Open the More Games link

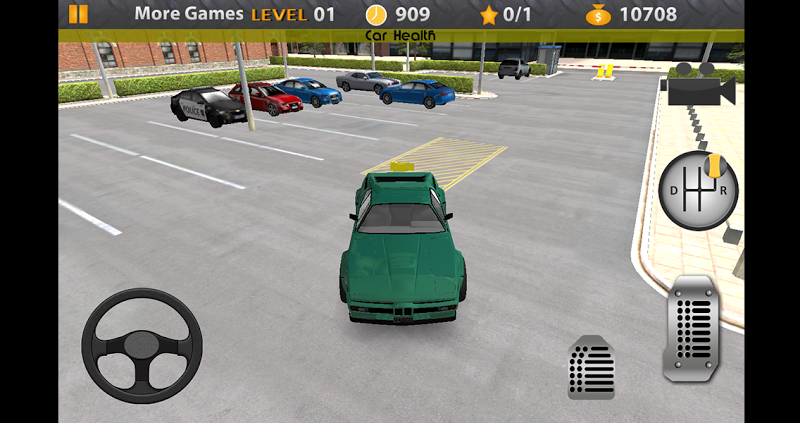[x=188, y=14]
